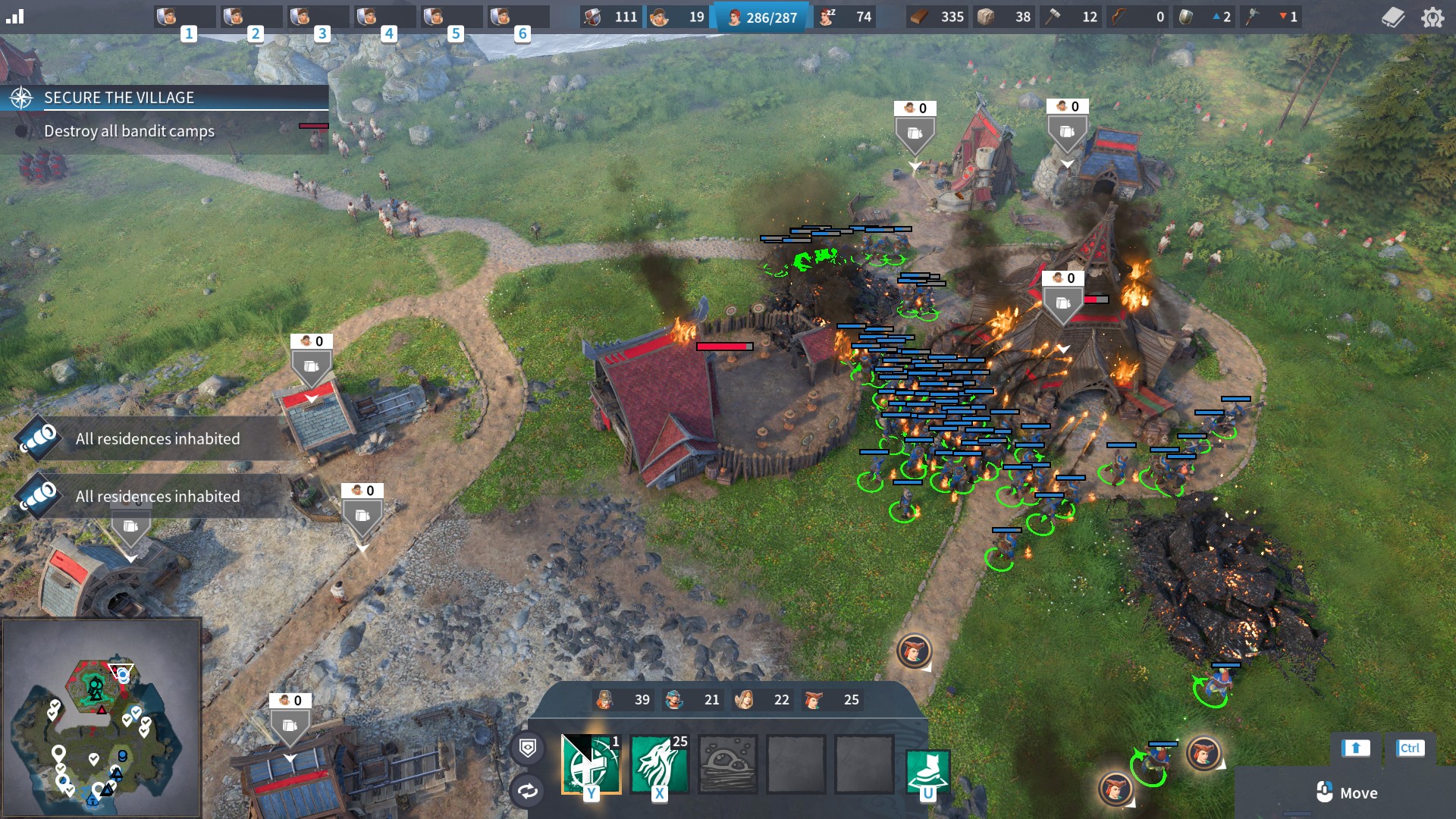The image size is (1456, 819).
Task: Click the signal bars connection icon
Action: click(15, 17)
